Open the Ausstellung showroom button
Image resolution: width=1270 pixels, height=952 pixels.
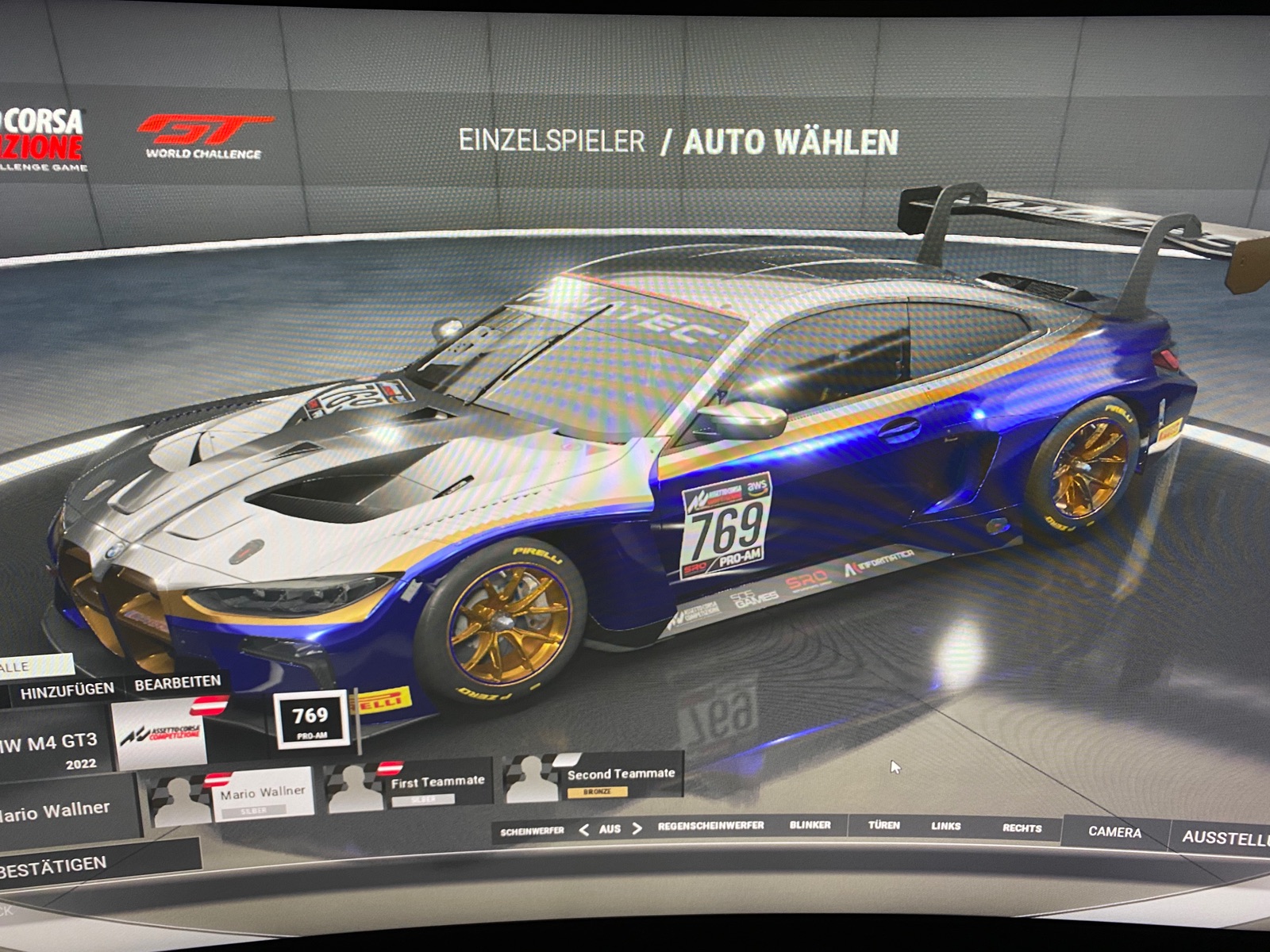pyautogui.click(x=1222, y=838)
